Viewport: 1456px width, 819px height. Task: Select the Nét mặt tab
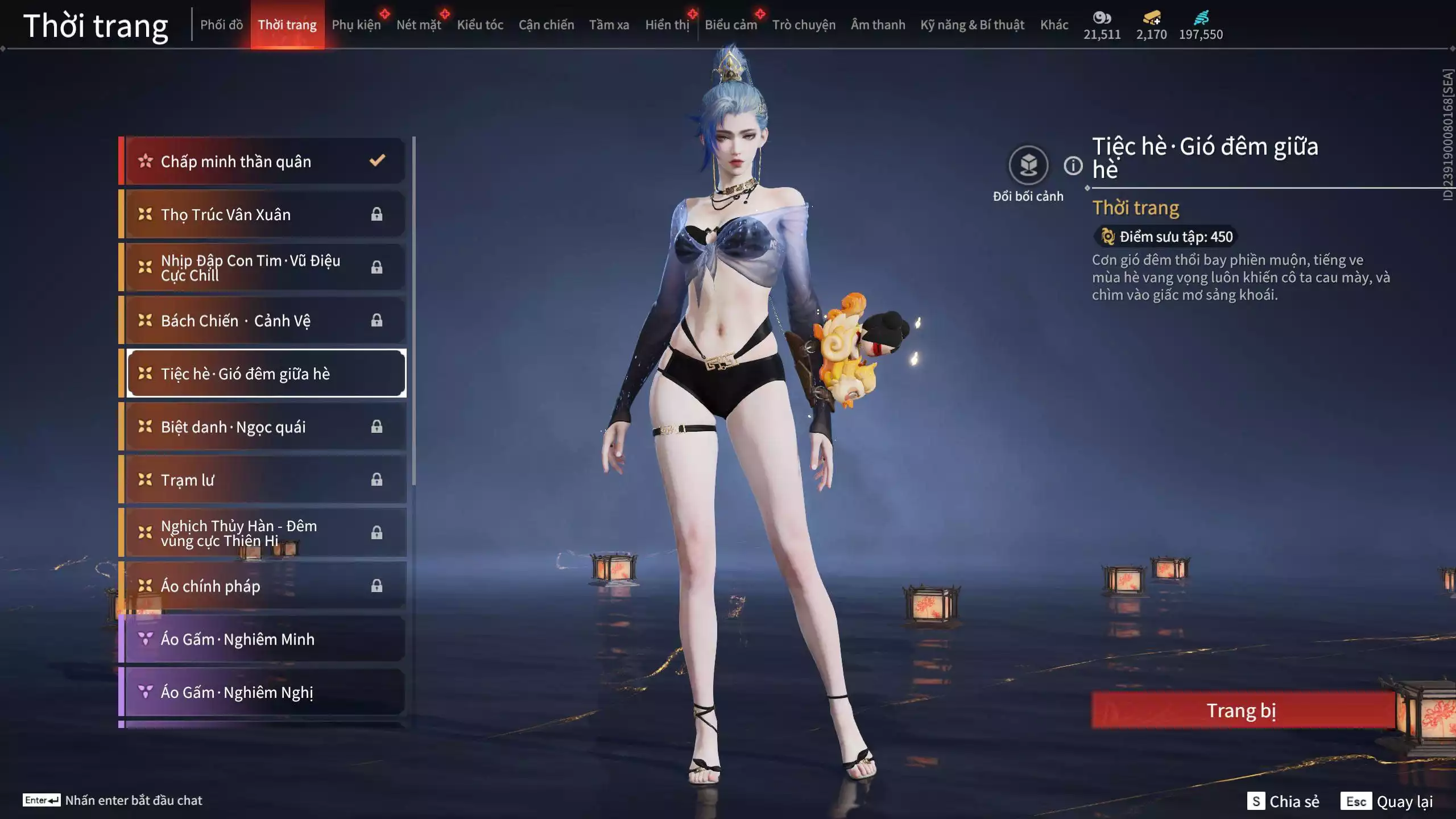419,25
